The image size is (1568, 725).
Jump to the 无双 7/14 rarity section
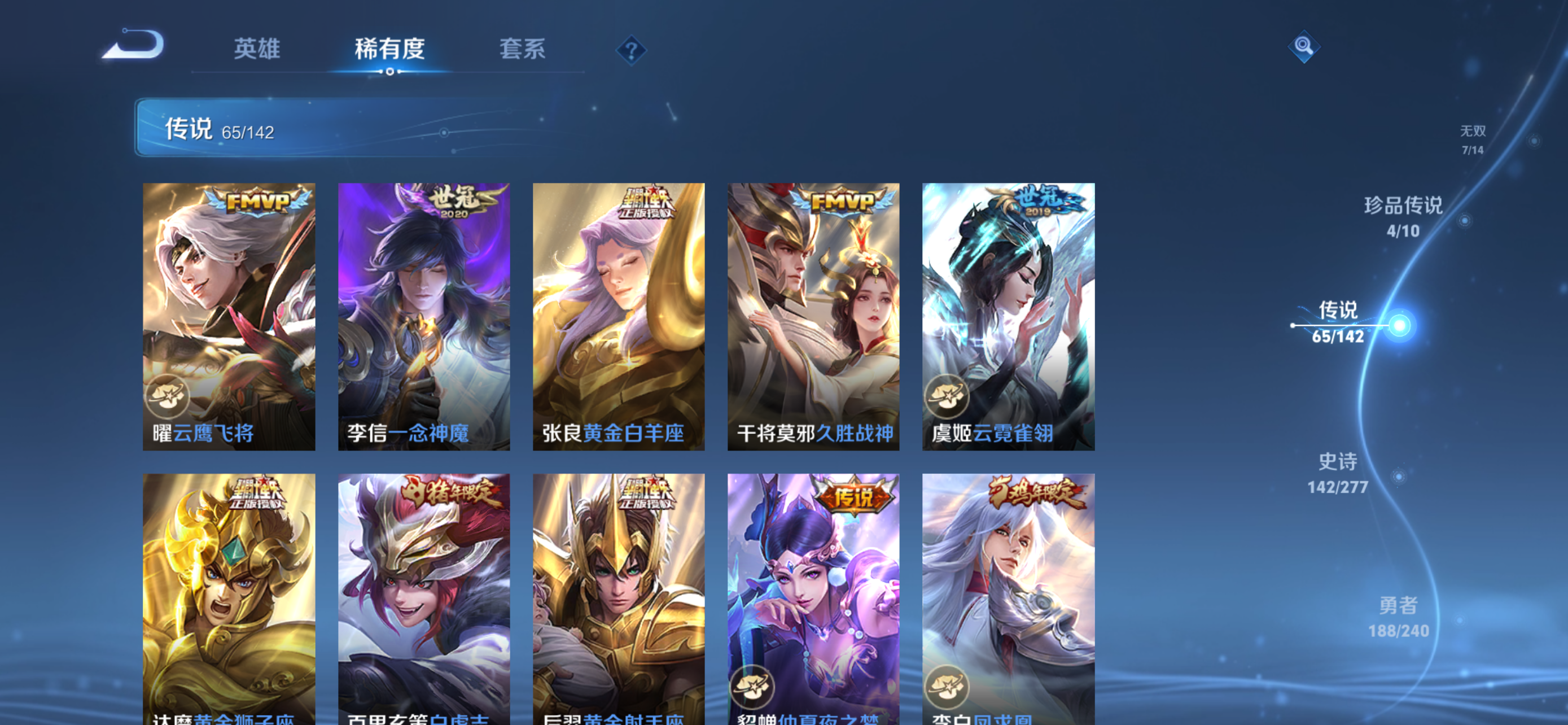tap(1474, 140)
